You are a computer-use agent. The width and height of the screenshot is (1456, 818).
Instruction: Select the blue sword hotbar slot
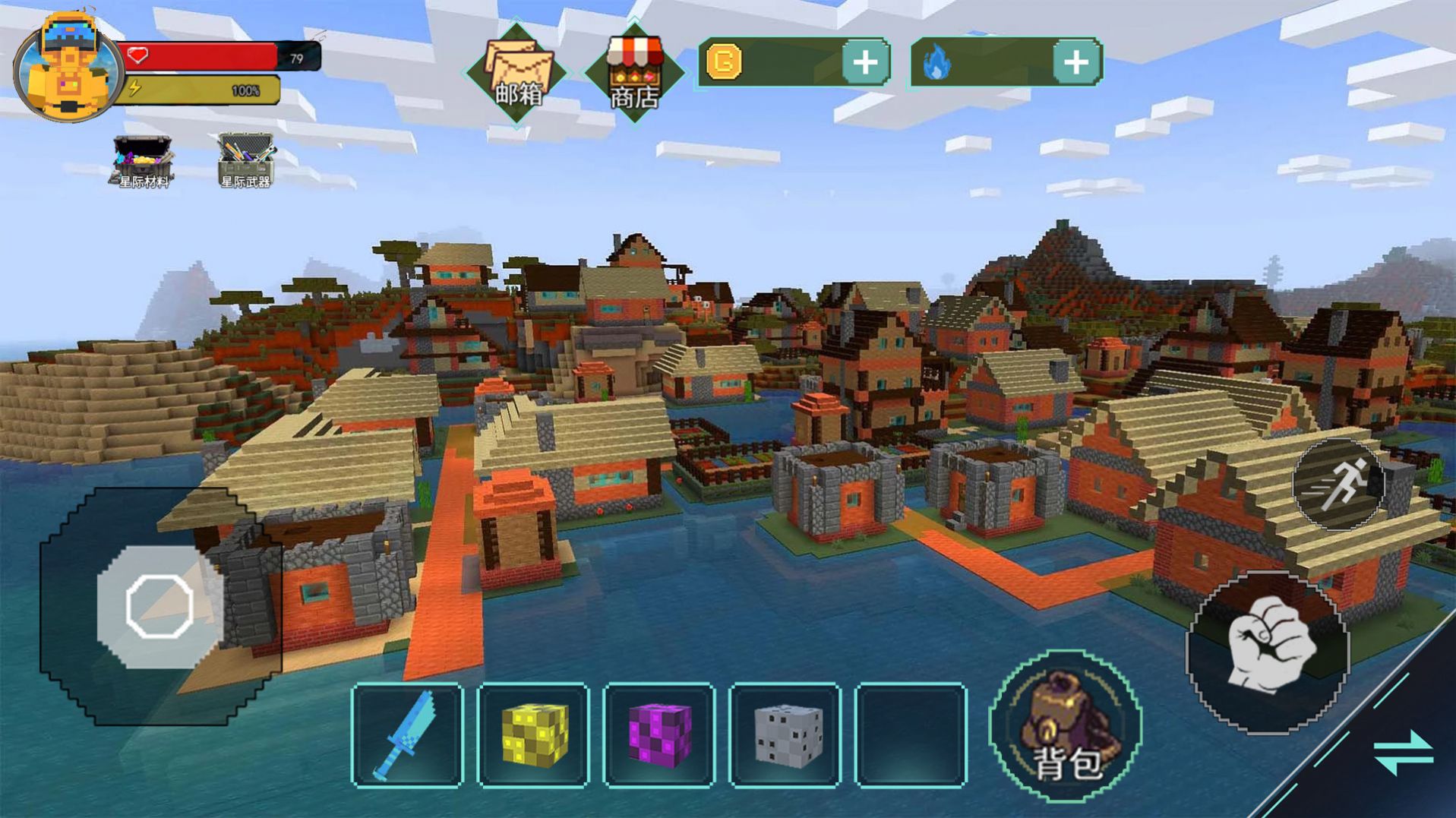(x=408, y=734)
